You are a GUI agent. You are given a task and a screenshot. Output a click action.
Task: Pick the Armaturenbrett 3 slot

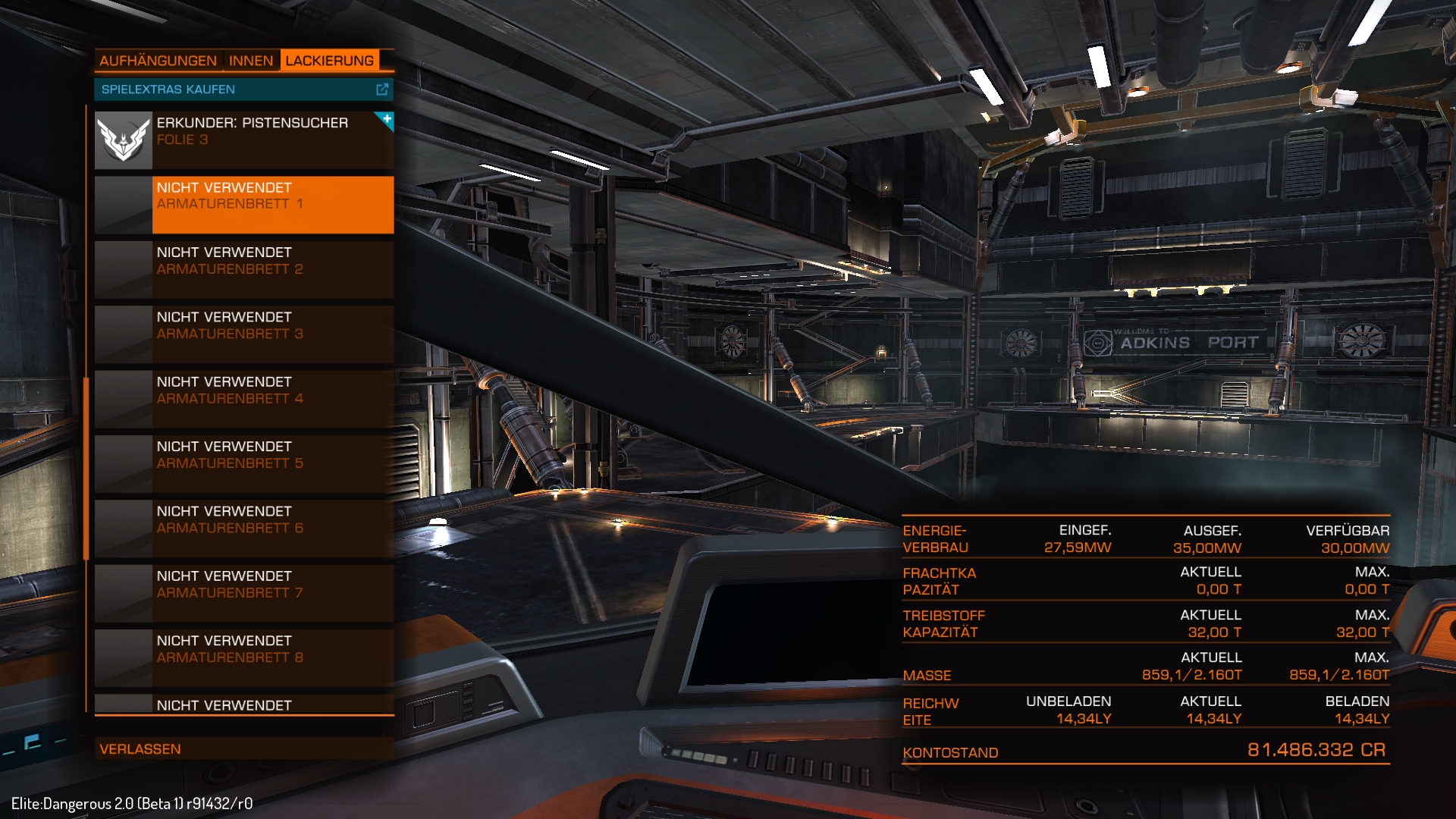273,334
